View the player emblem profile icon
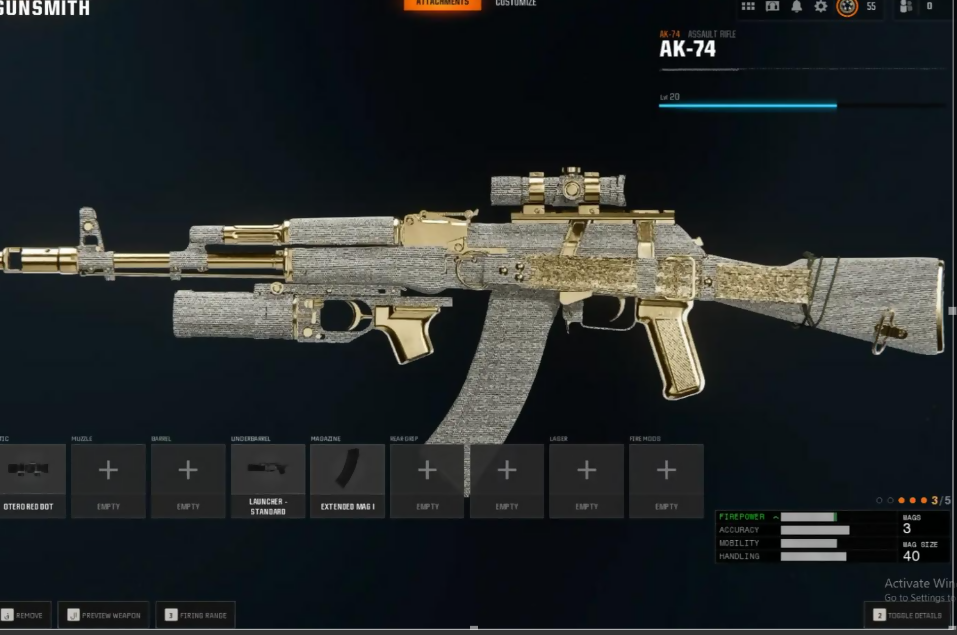The width and height of the screenshot is (957, 635). (847, 6)
